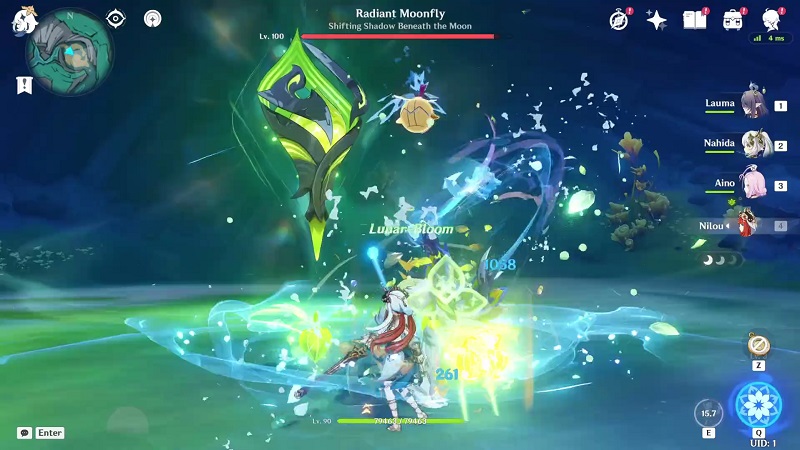800x450 pixels.
Task: Click the signal beacon icon beside the eye
Action: click(152, 18)
